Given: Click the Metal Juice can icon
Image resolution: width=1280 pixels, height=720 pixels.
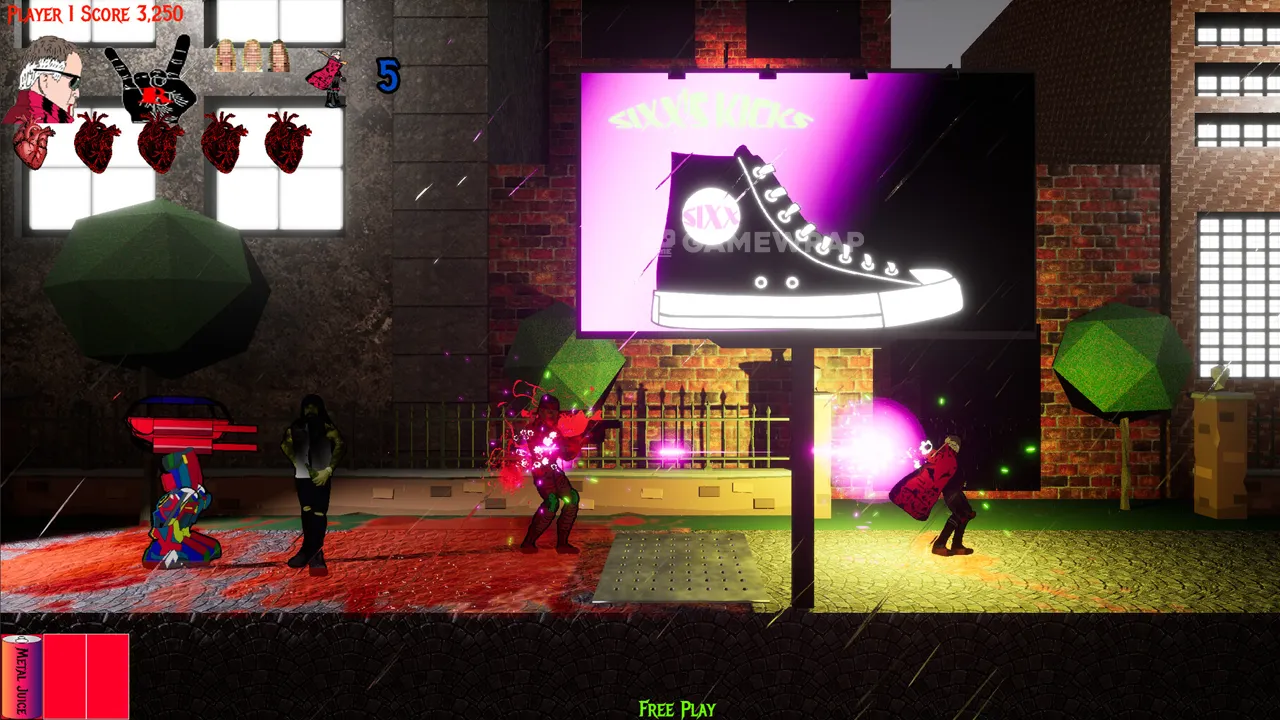Looking at the screenshot, I should click(x=21, y=676).
